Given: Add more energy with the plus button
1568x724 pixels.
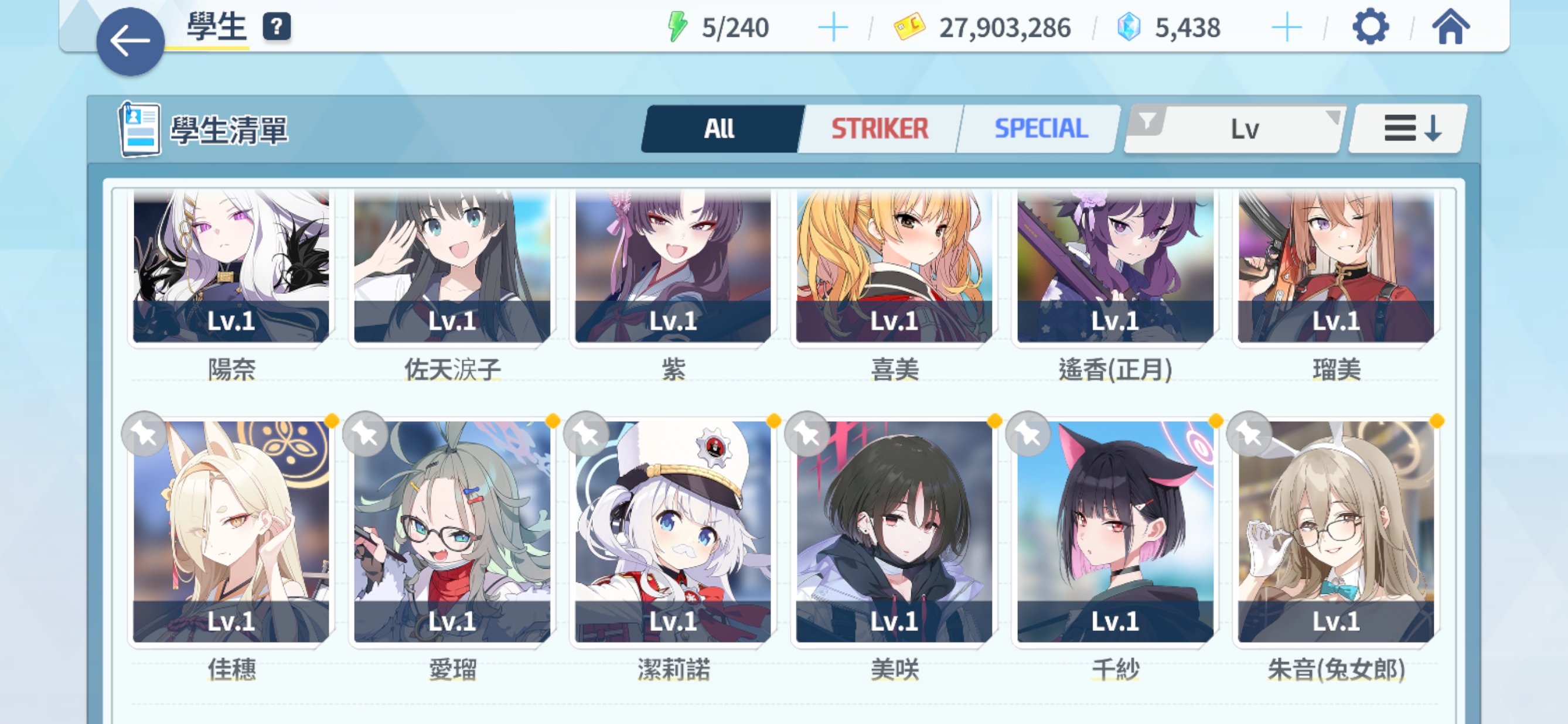Looking at the screenshot, I should (832, 28).
